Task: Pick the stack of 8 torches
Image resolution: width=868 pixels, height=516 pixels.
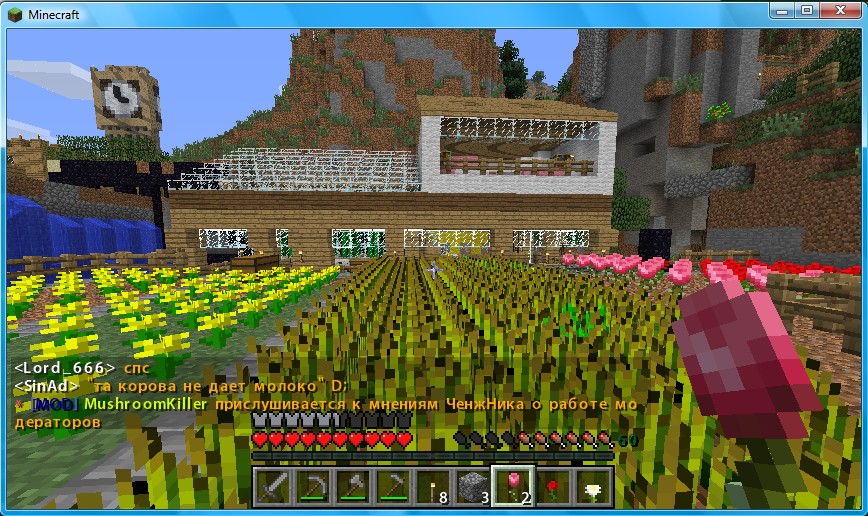Action: click(433, 487)
